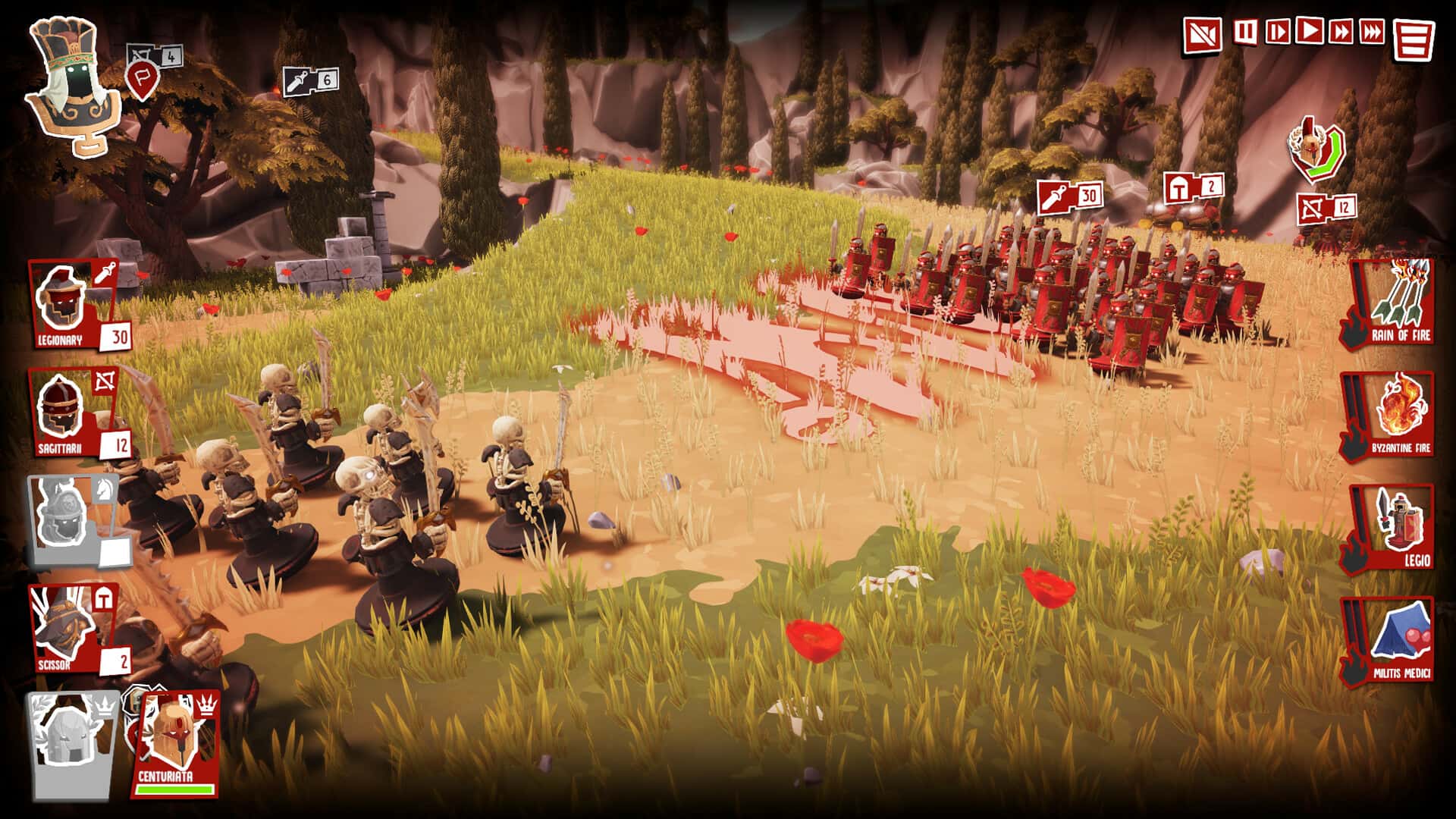Screen dimensions: 1456x819
Task: Select the Centuriata hero card
Action: click(177, 743)
